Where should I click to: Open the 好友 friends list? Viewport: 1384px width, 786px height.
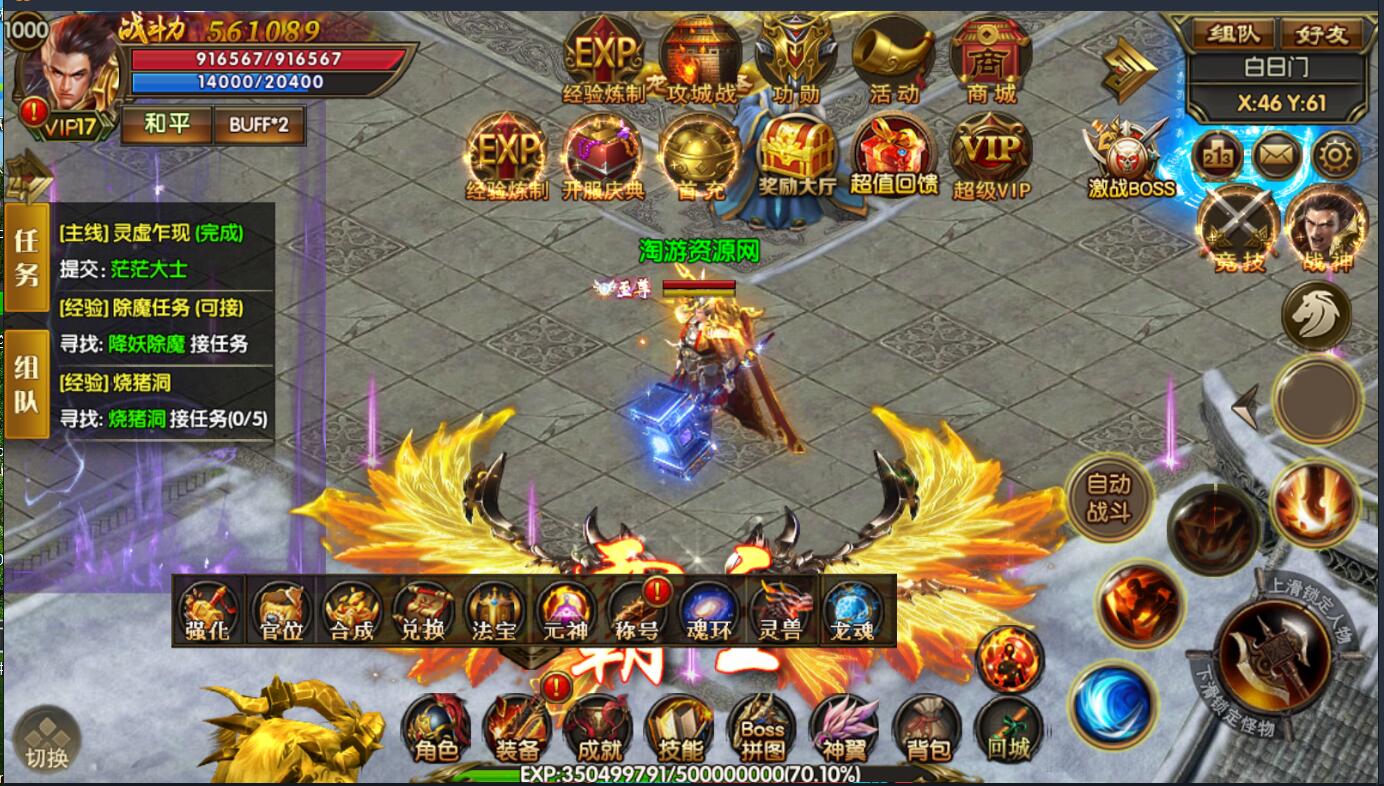tap(1322, 35)
